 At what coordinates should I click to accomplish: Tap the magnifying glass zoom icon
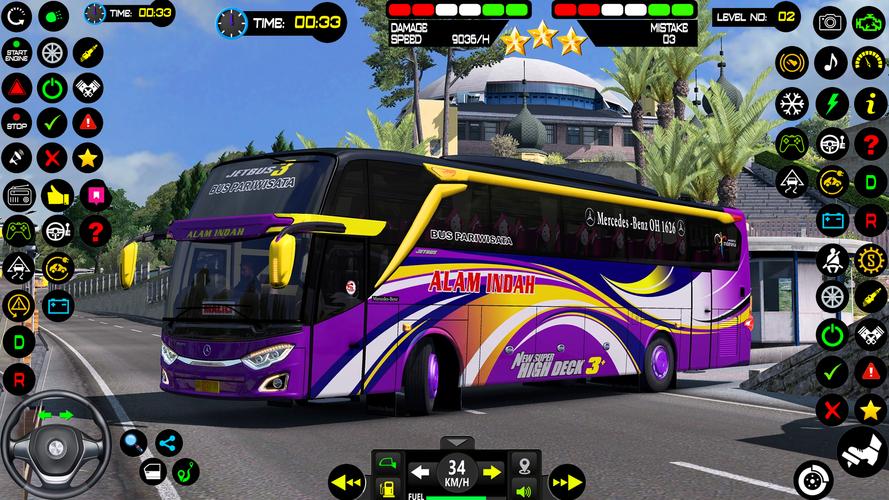pos(133,441)
